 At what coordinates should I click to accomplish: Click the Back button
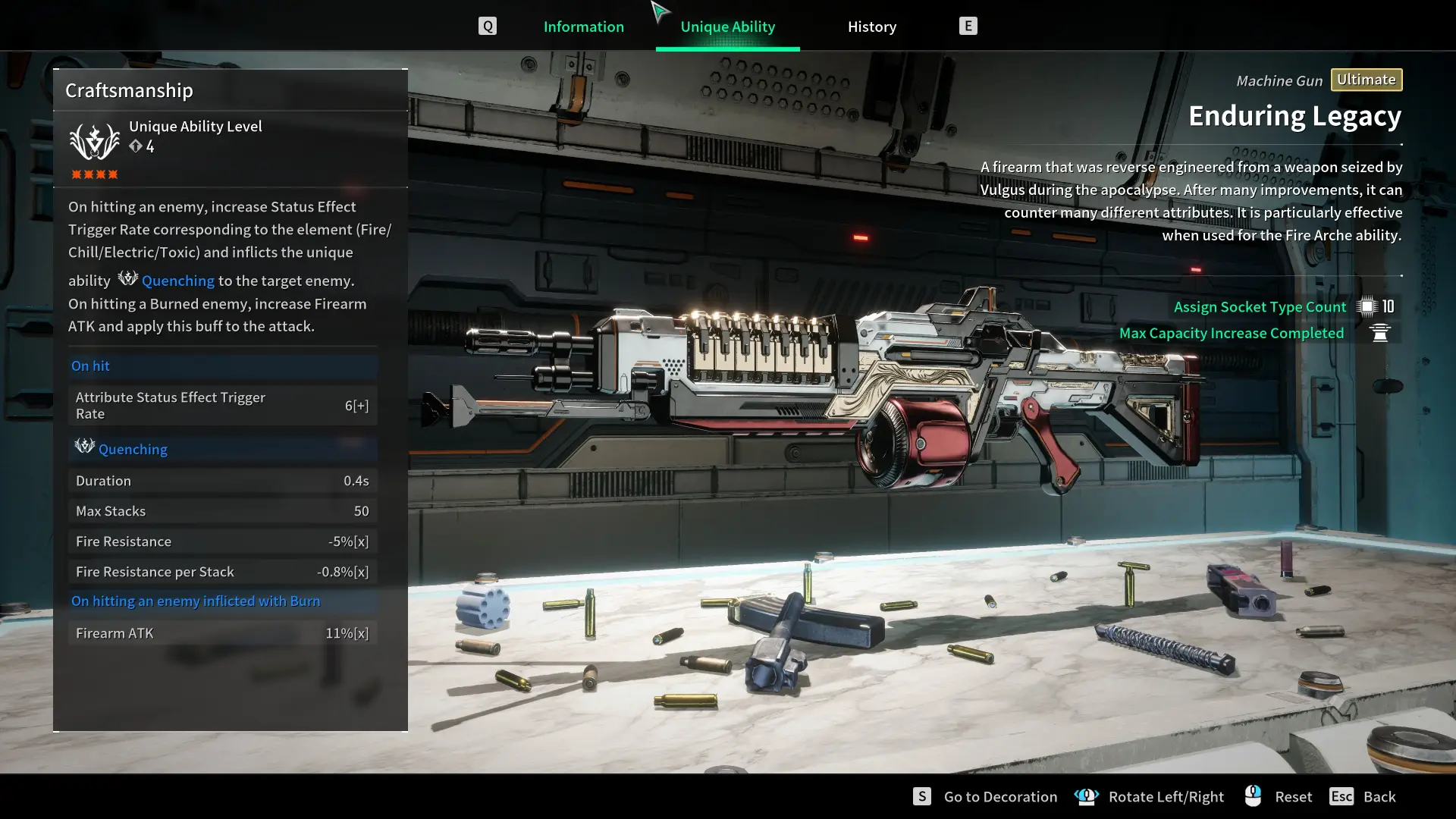[1379, 796]
